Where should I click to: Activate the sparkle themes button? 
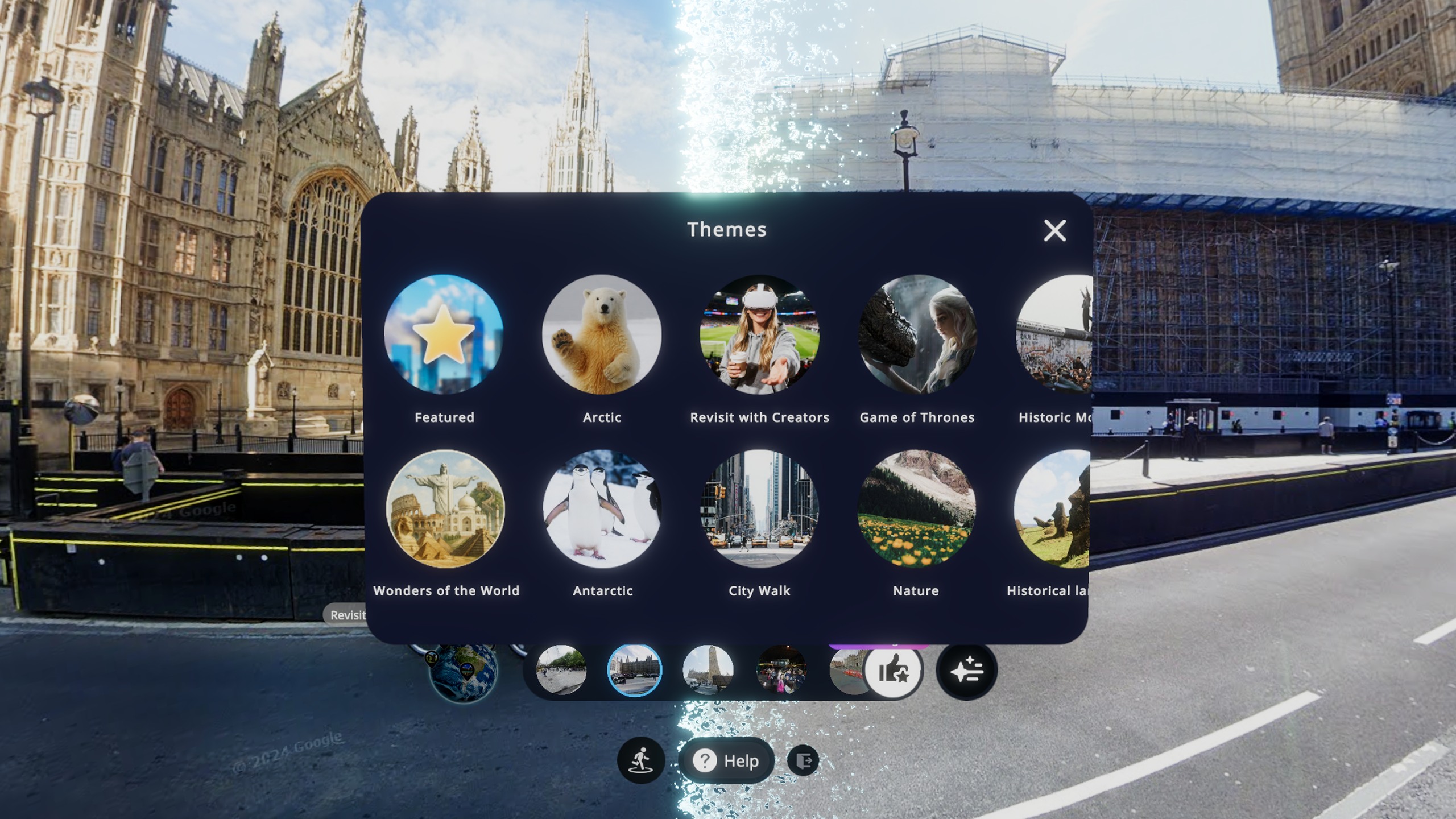[966, 671]
